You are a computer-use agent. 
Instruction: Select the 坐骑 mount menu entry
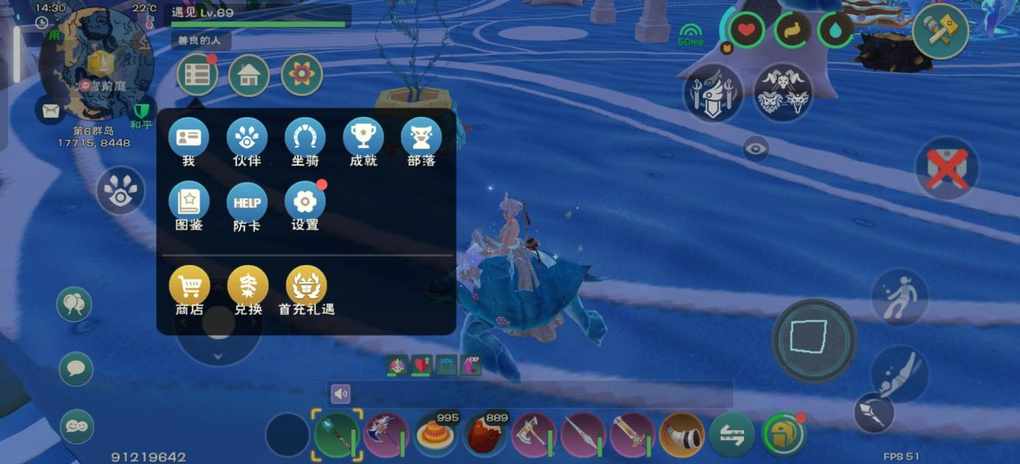click(305, 138)
